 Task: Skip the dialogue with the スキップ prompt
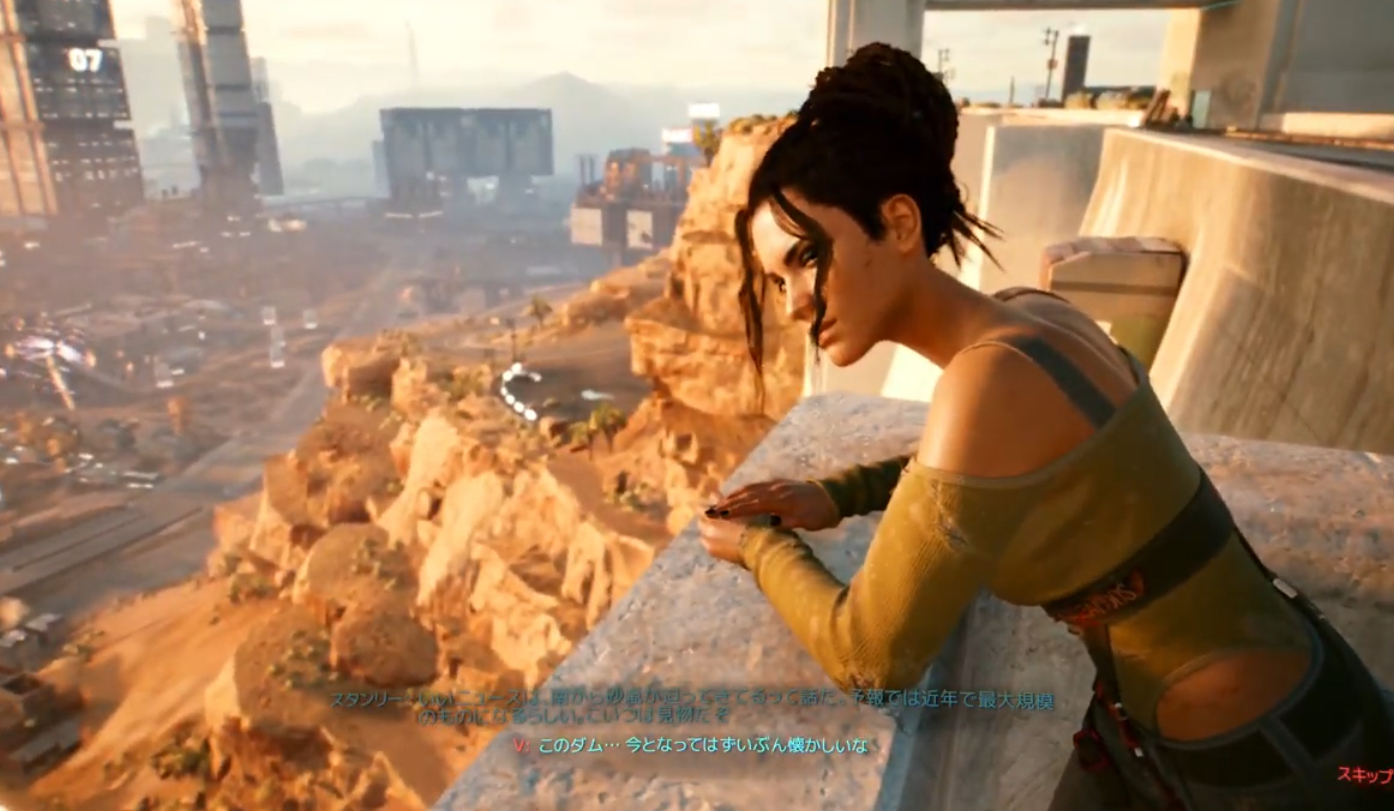pyautogui.click(x=1366, y=773)
